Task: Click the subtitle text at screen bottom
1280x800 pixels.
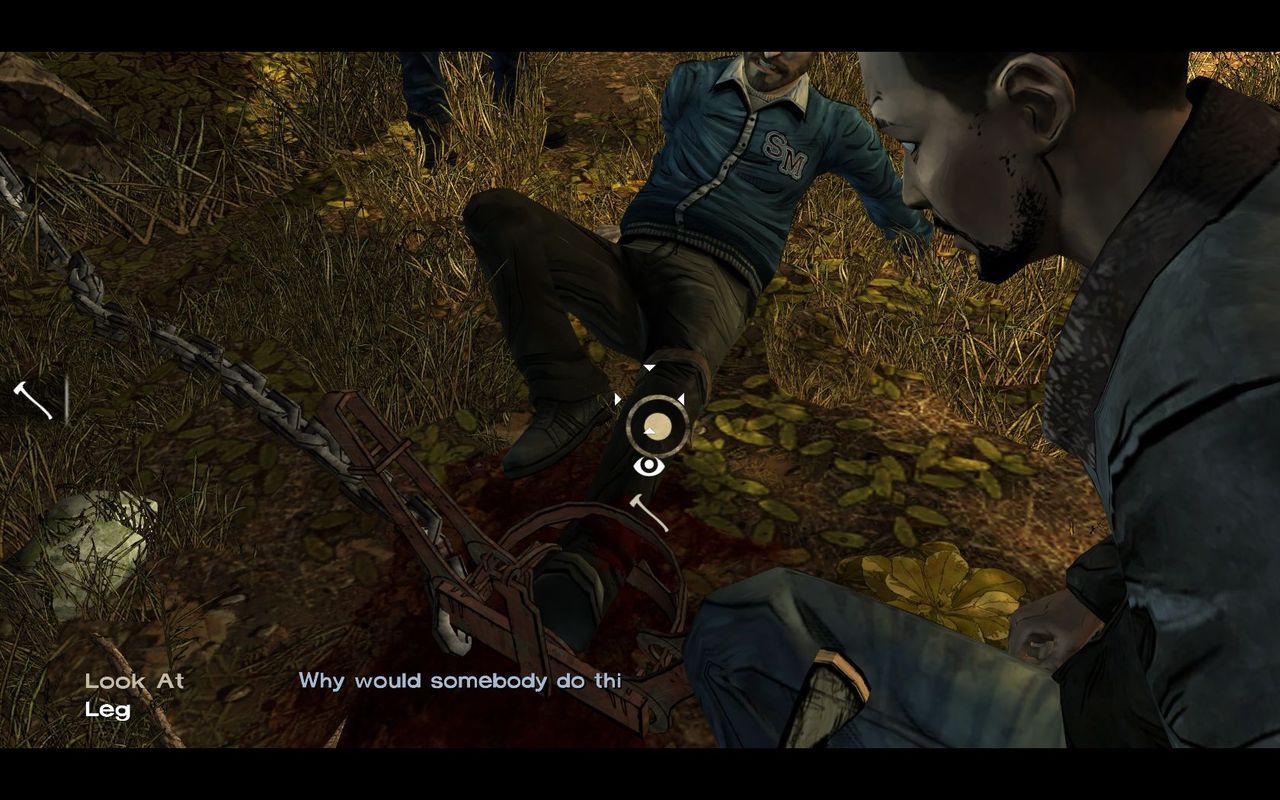Action: point(460,681)
